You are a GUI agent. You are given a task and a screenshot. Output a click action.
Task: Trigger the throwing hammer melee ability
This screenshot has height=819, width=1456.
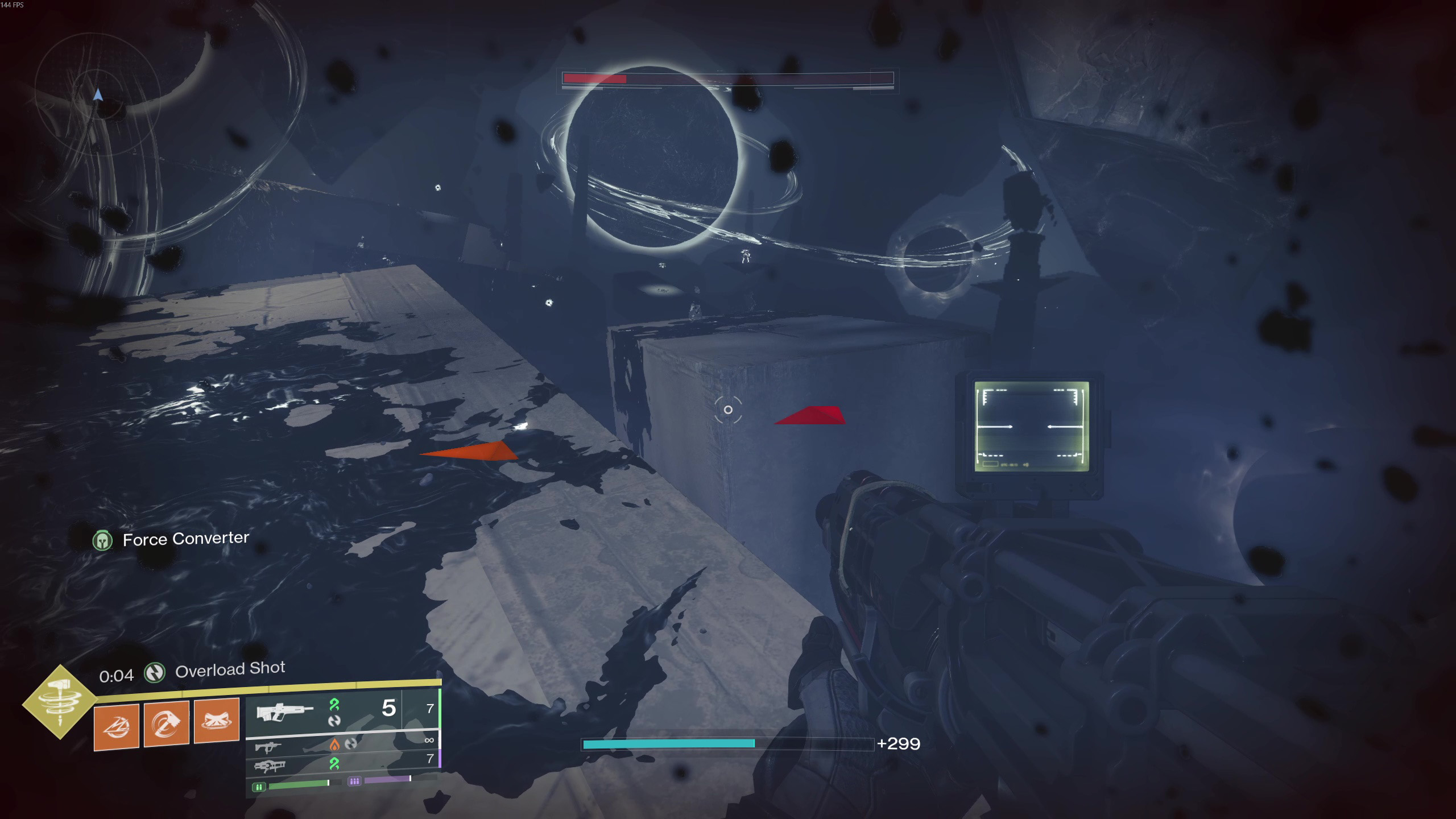click(167, 724)
